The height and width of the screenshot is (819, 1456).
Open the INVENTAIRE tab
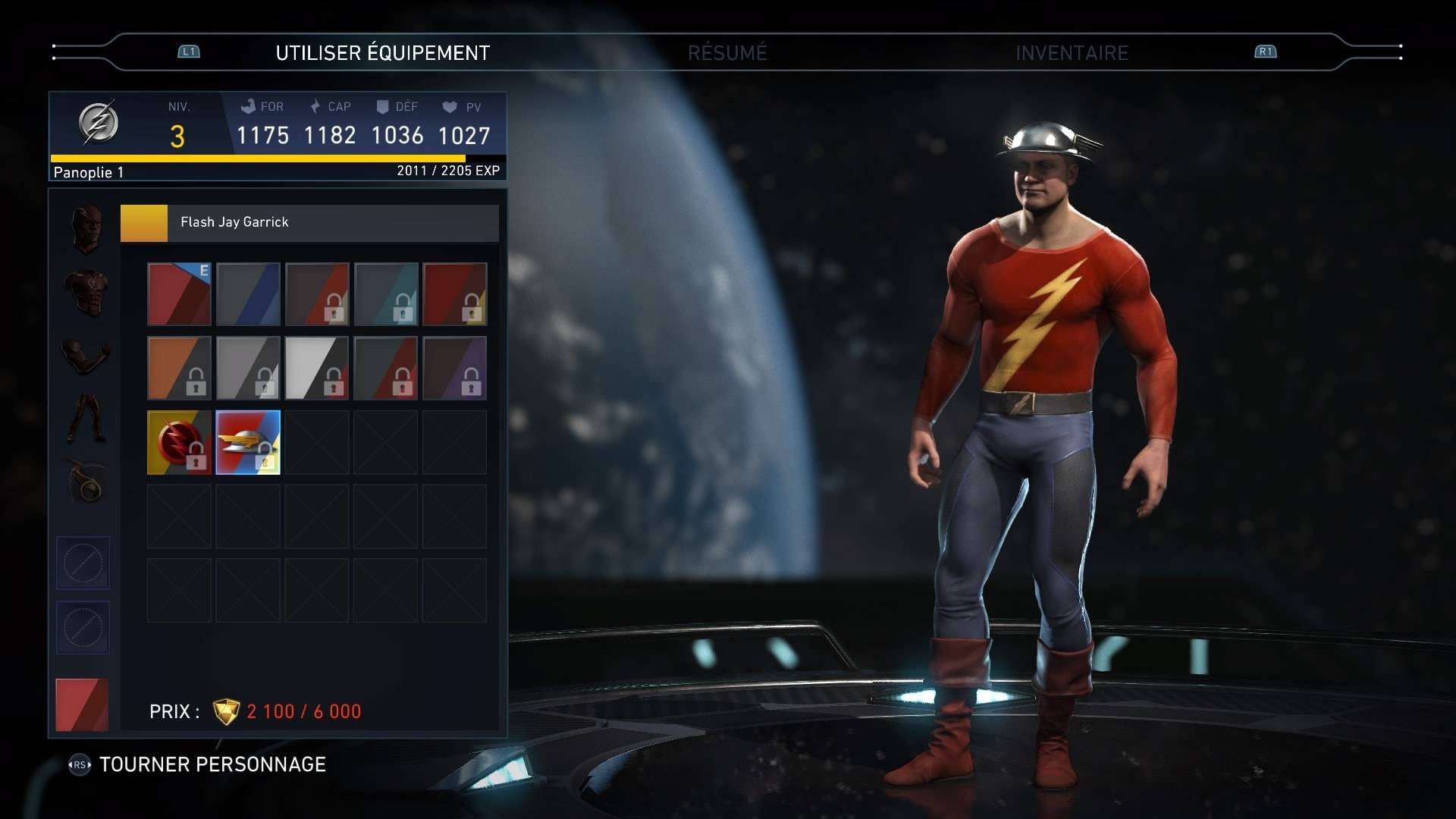pos(1072,53)
